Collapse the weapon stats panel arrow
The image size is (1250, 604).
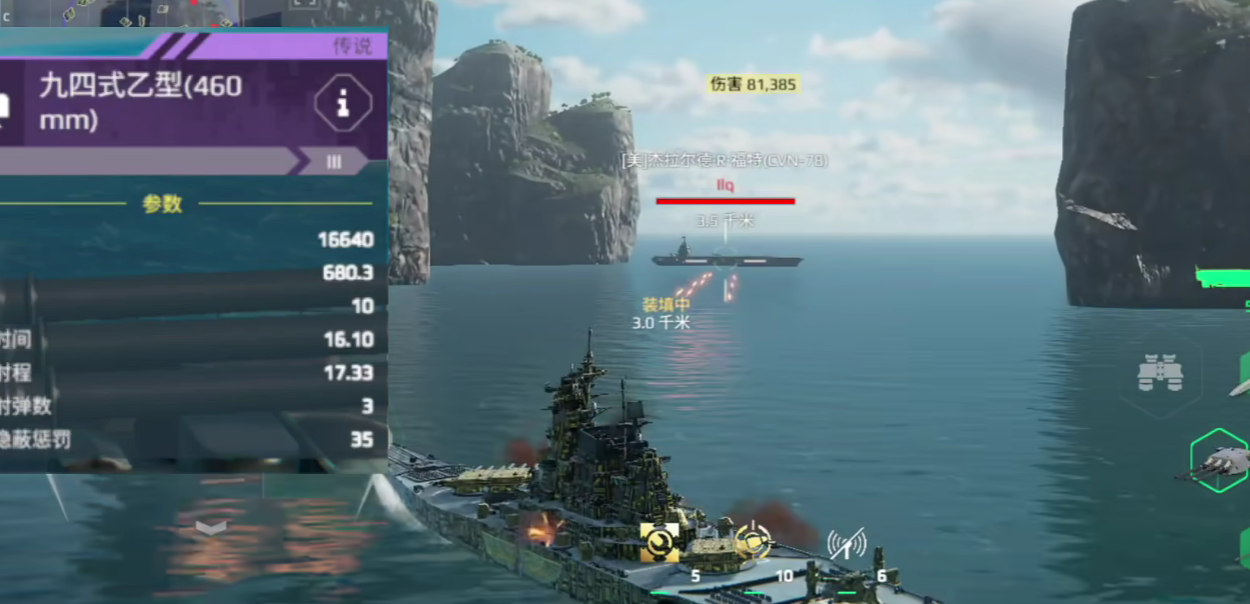tap(211, 527)
